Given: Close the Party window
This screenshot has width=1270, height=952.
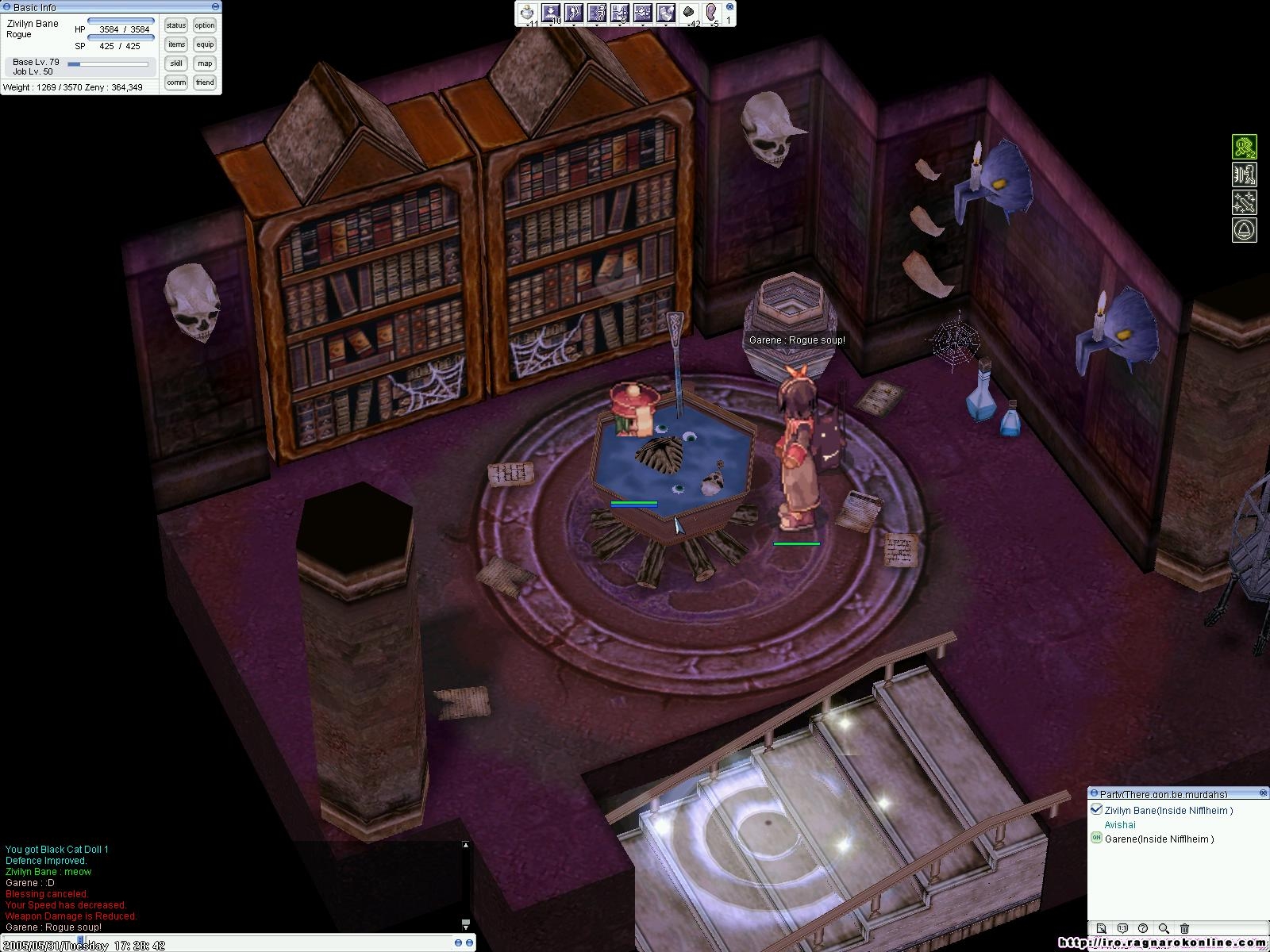Looking at the screenshot, I should pyautogui.click(x=1263, y=793).
